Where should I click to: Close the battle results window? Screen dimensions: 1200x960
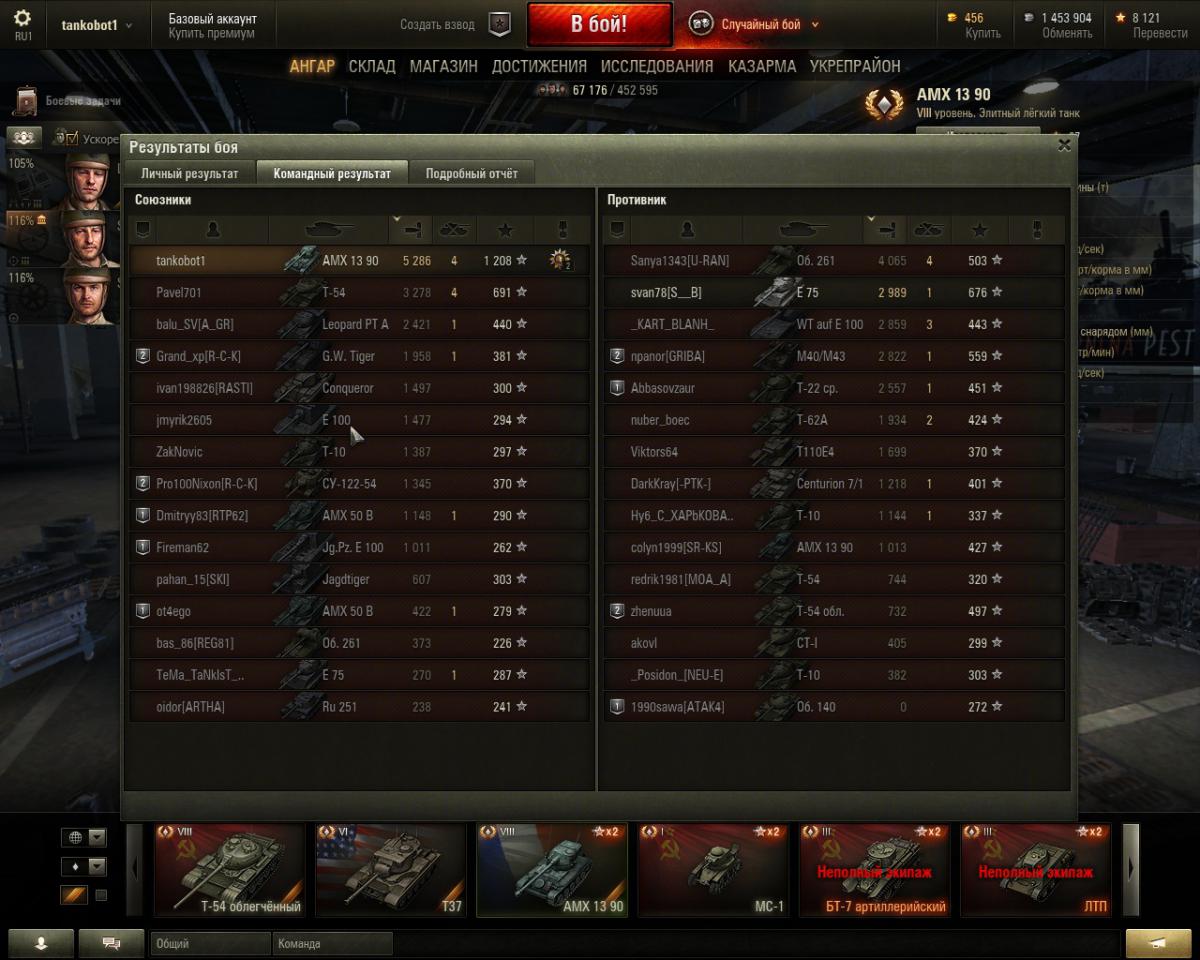coord(1064,145)
